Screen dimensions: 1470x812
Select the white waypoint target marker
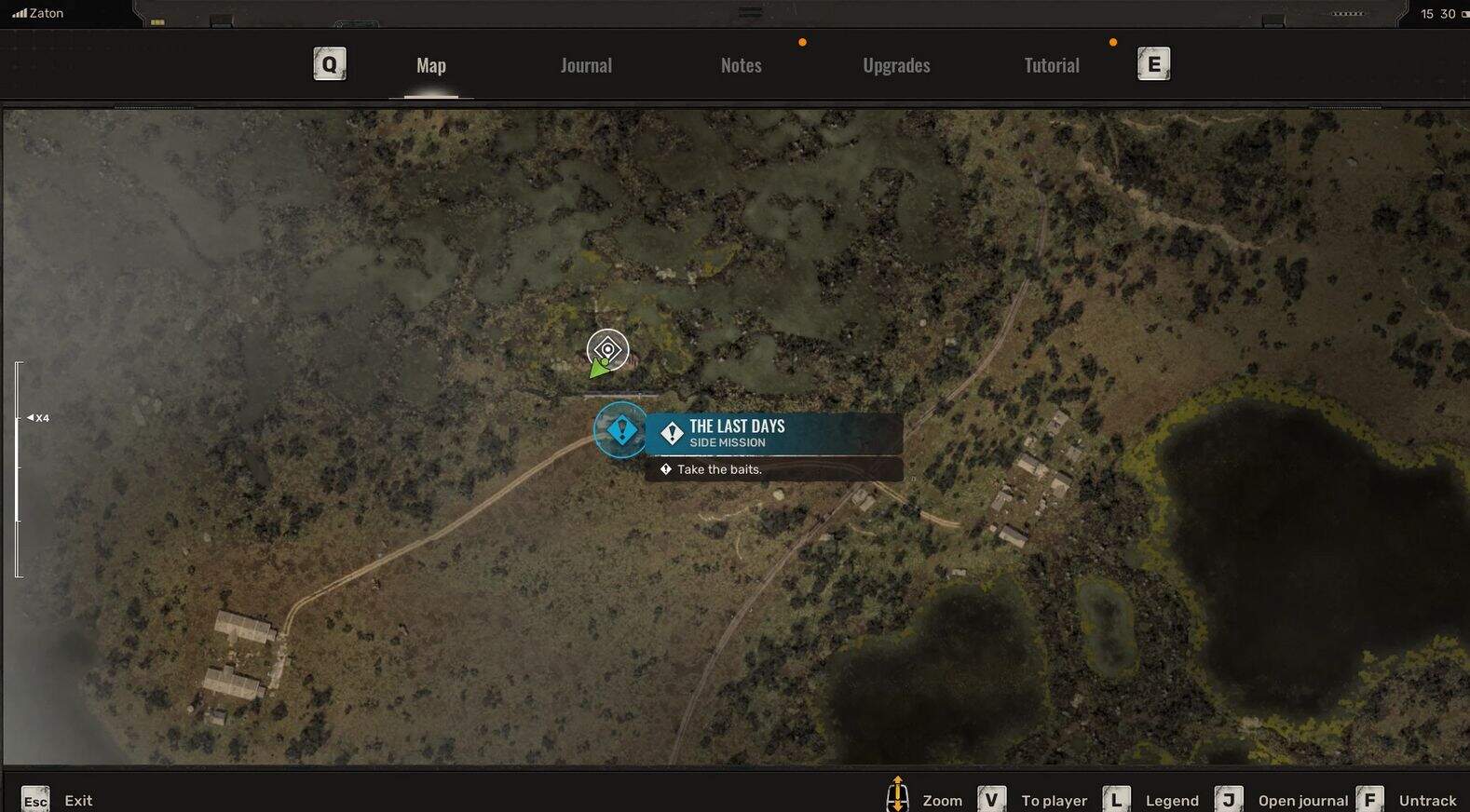tap(607, 350)
